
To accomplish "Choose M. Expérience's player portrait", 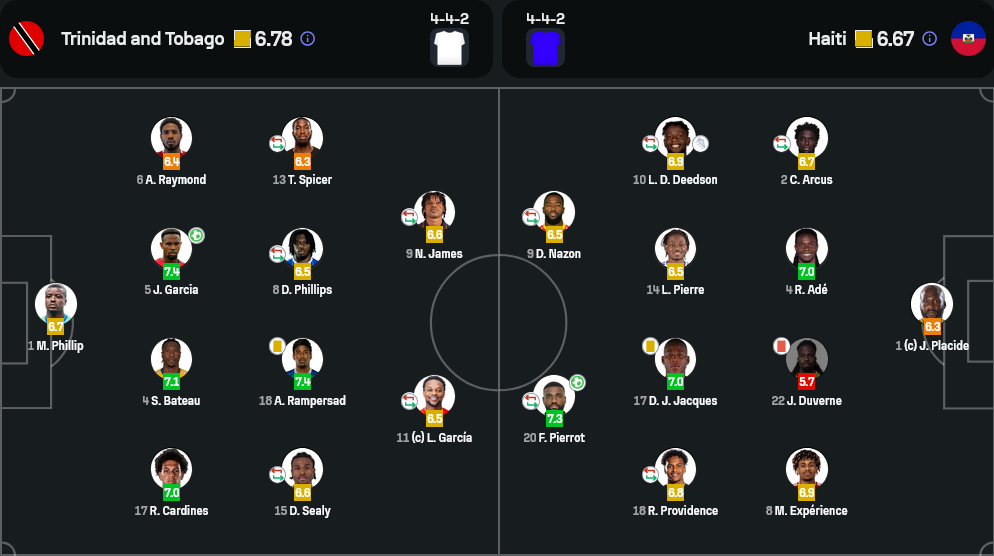I will pyautogui.click(x=806, y=470).
